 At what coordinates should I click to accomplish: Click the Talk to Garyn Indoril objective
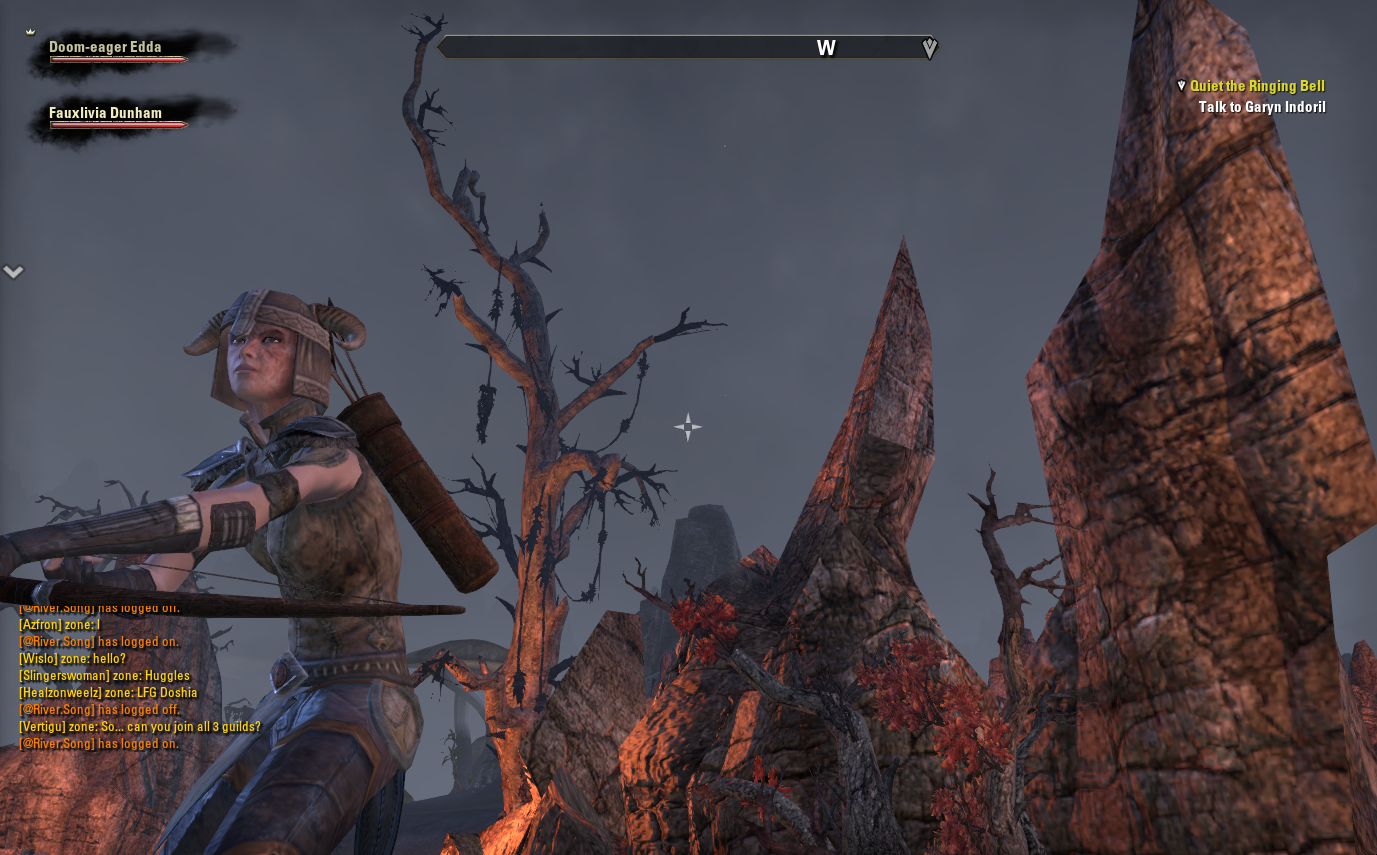coord(1262,107)
